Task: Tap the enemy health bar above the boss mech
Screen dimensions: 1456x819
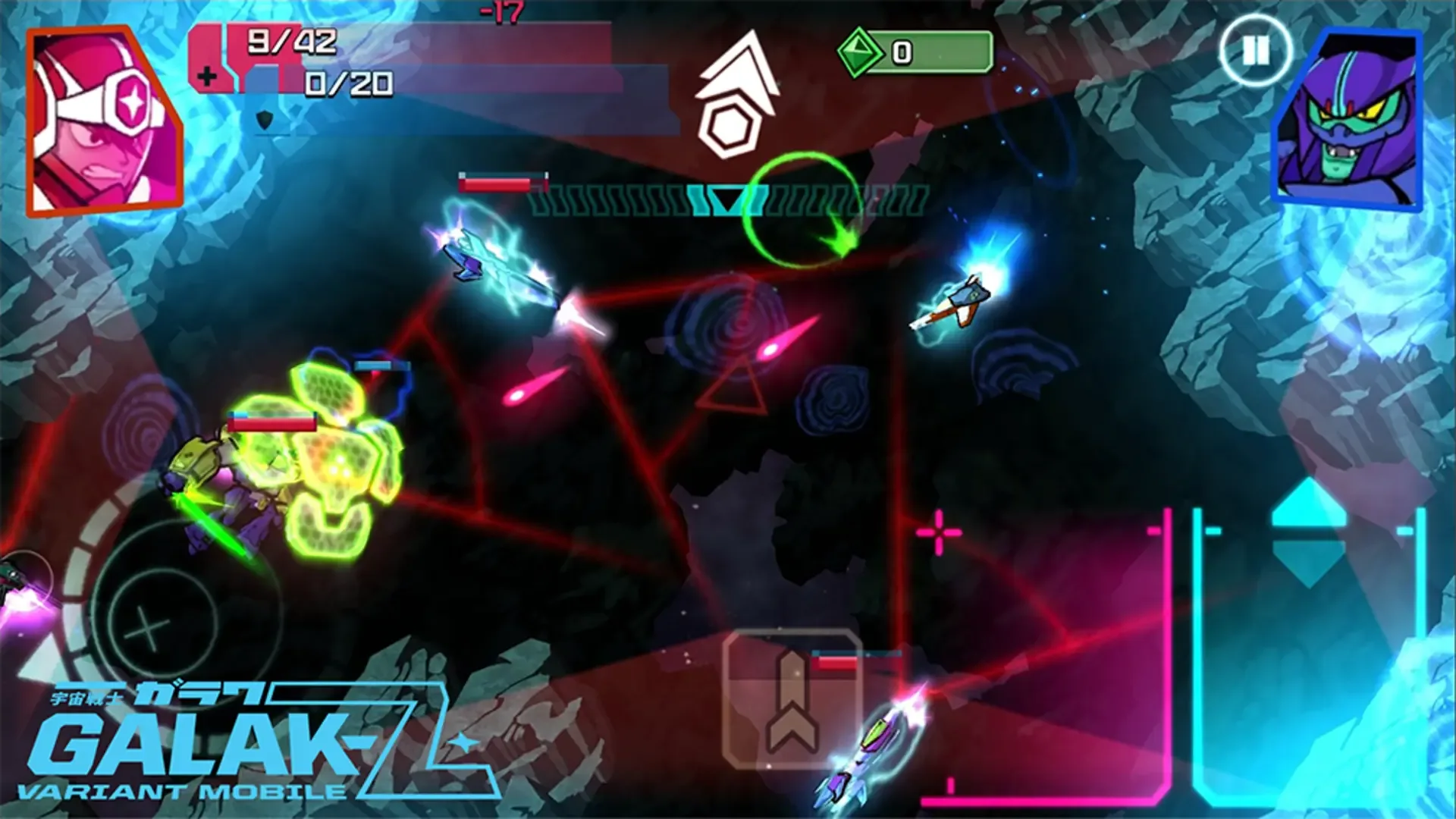Action: pyautogui.click(x=273, y=425)
